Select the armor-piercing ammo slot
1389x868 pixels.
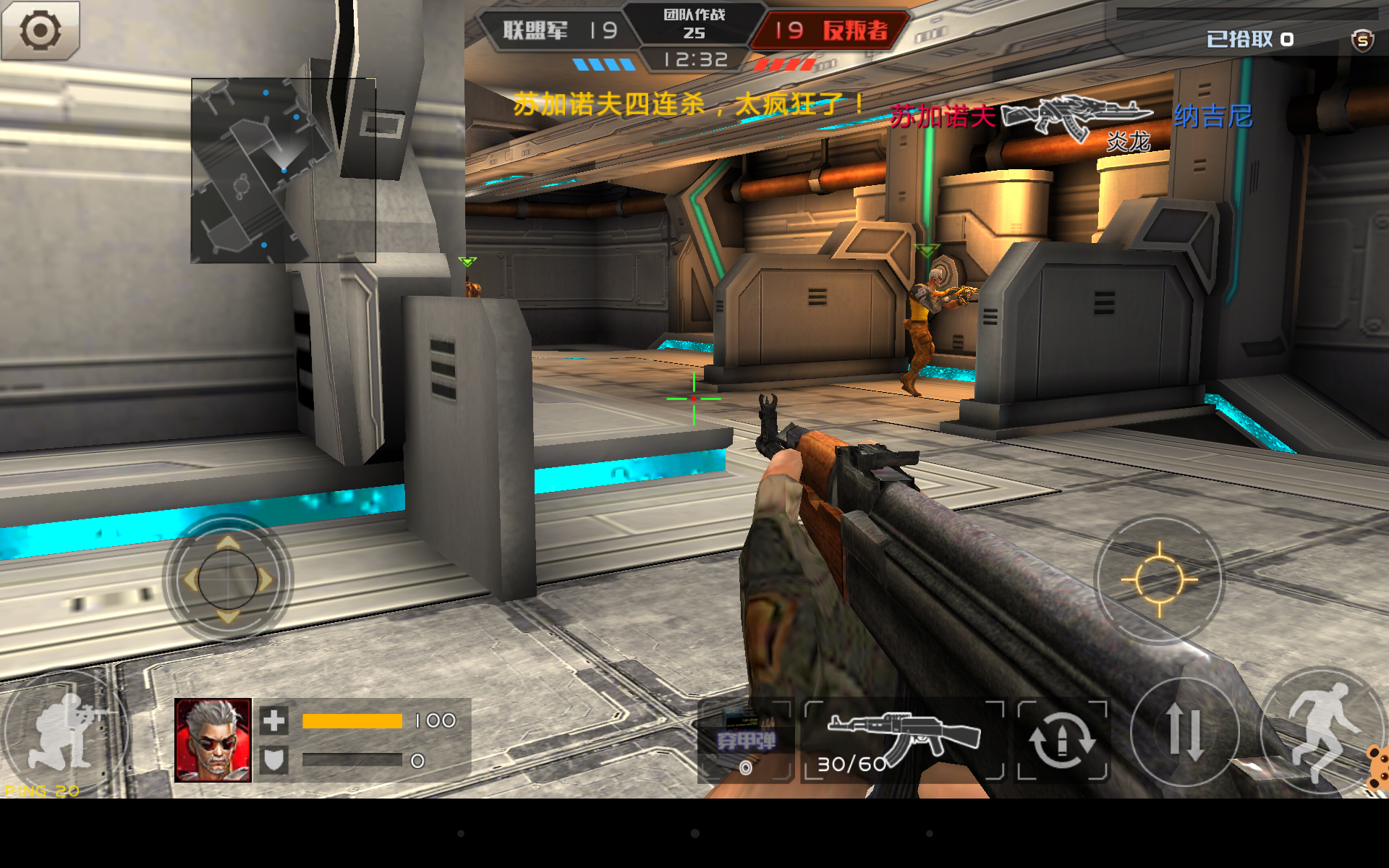745,740
